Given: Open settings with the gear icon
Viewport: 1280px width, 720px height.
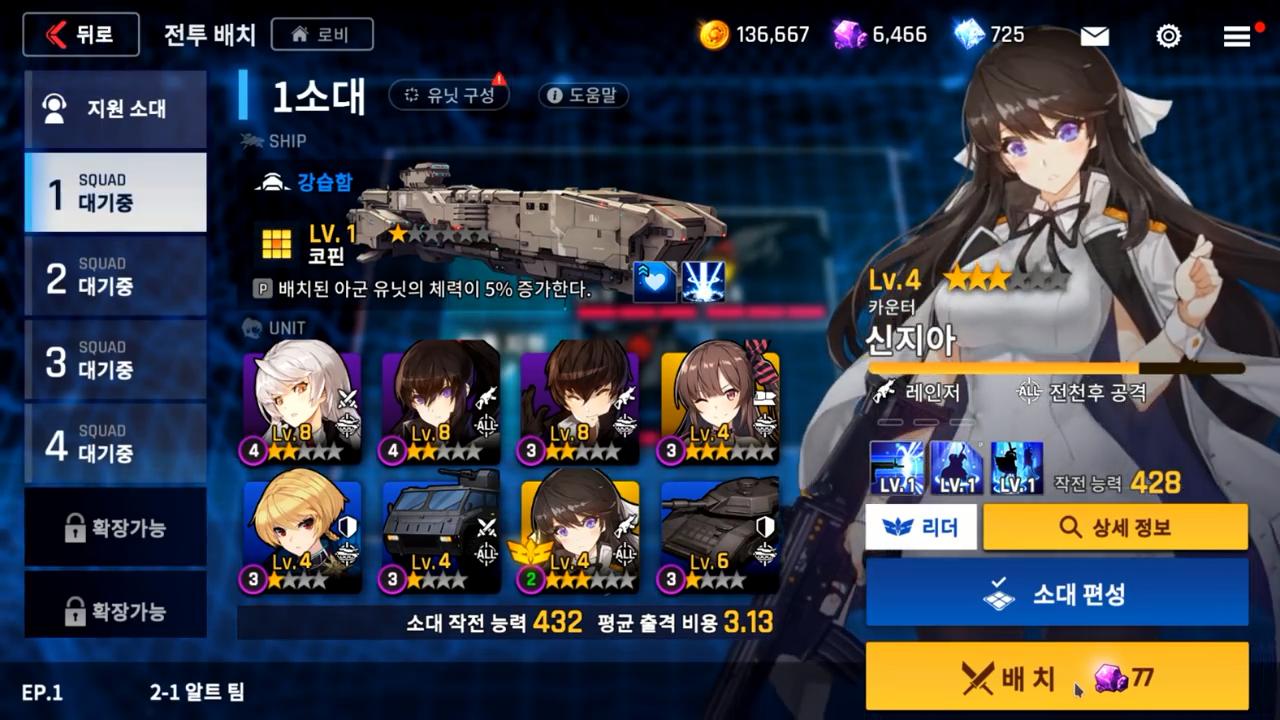Looking at the screenshot, I should coord(1168,36).
